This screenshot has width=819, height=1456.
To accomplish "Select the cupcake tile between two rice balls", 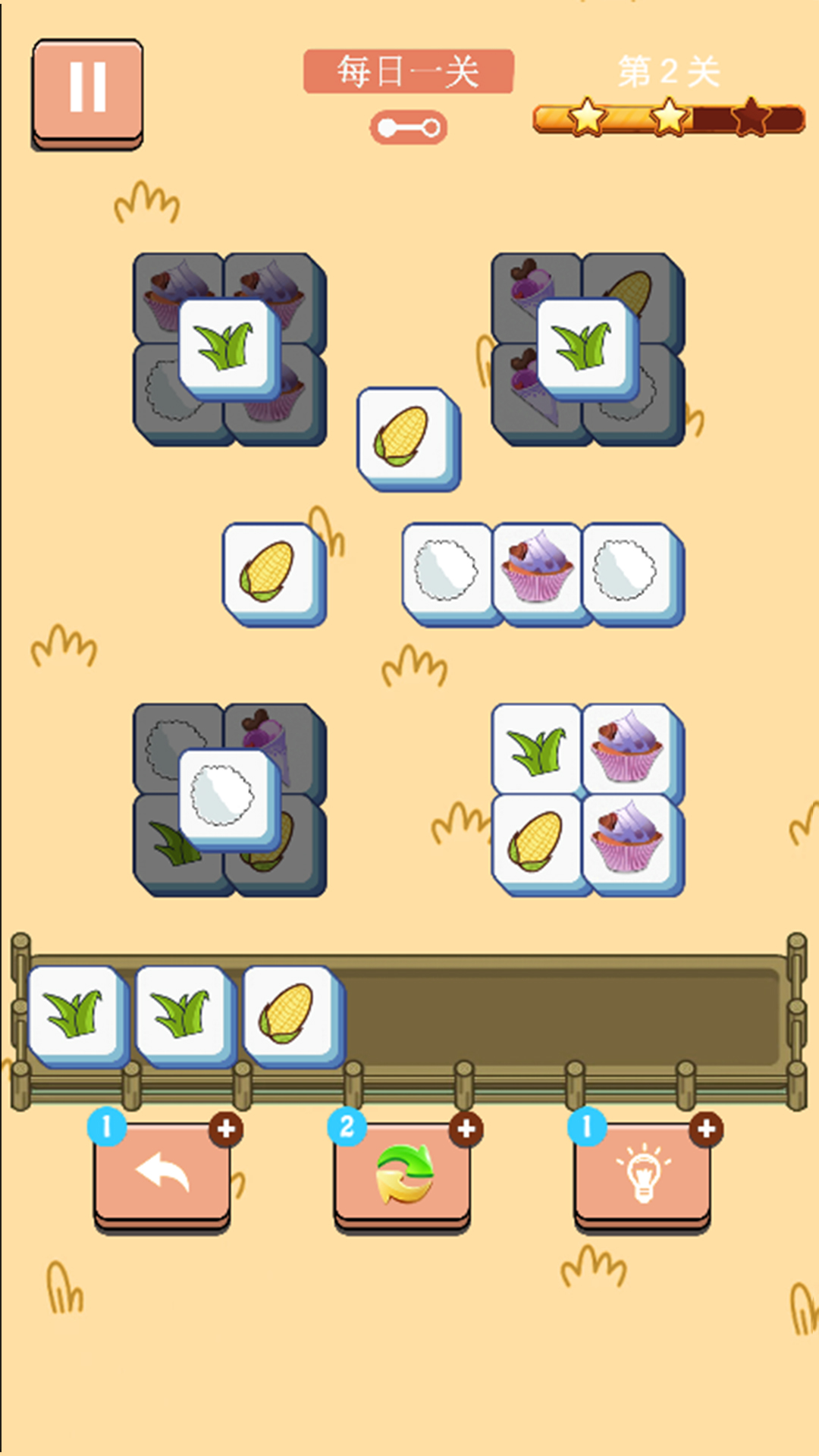I will pos(537,570).
